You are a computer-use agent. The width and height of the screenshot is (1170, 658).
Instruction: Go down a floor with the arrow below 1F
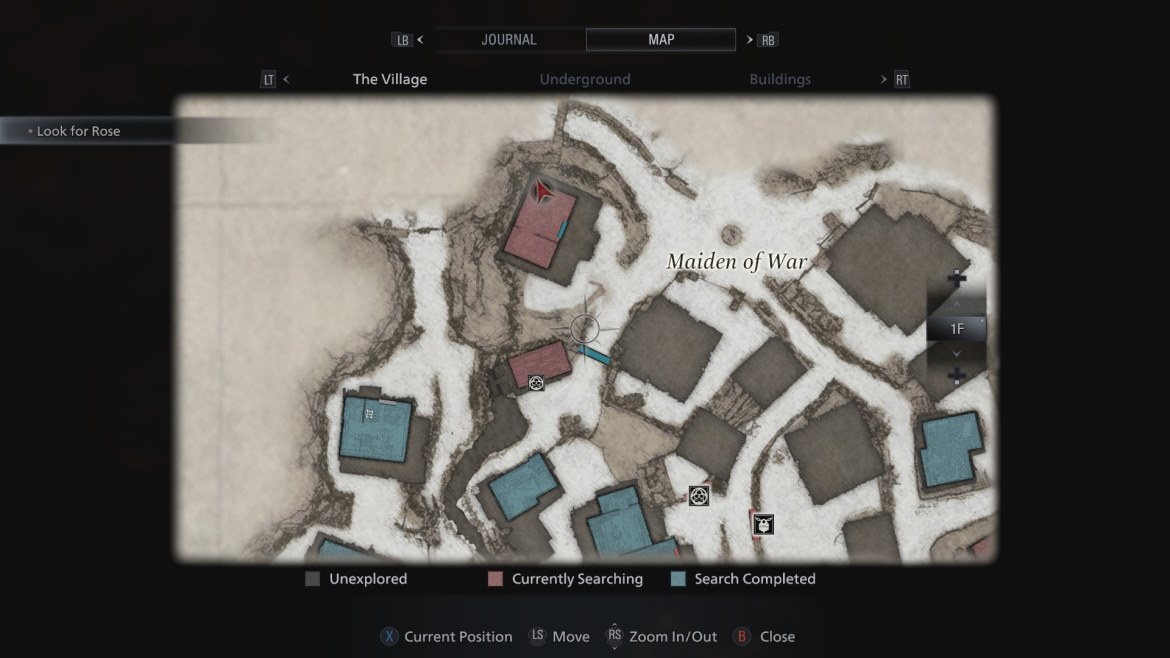point(956,353)
